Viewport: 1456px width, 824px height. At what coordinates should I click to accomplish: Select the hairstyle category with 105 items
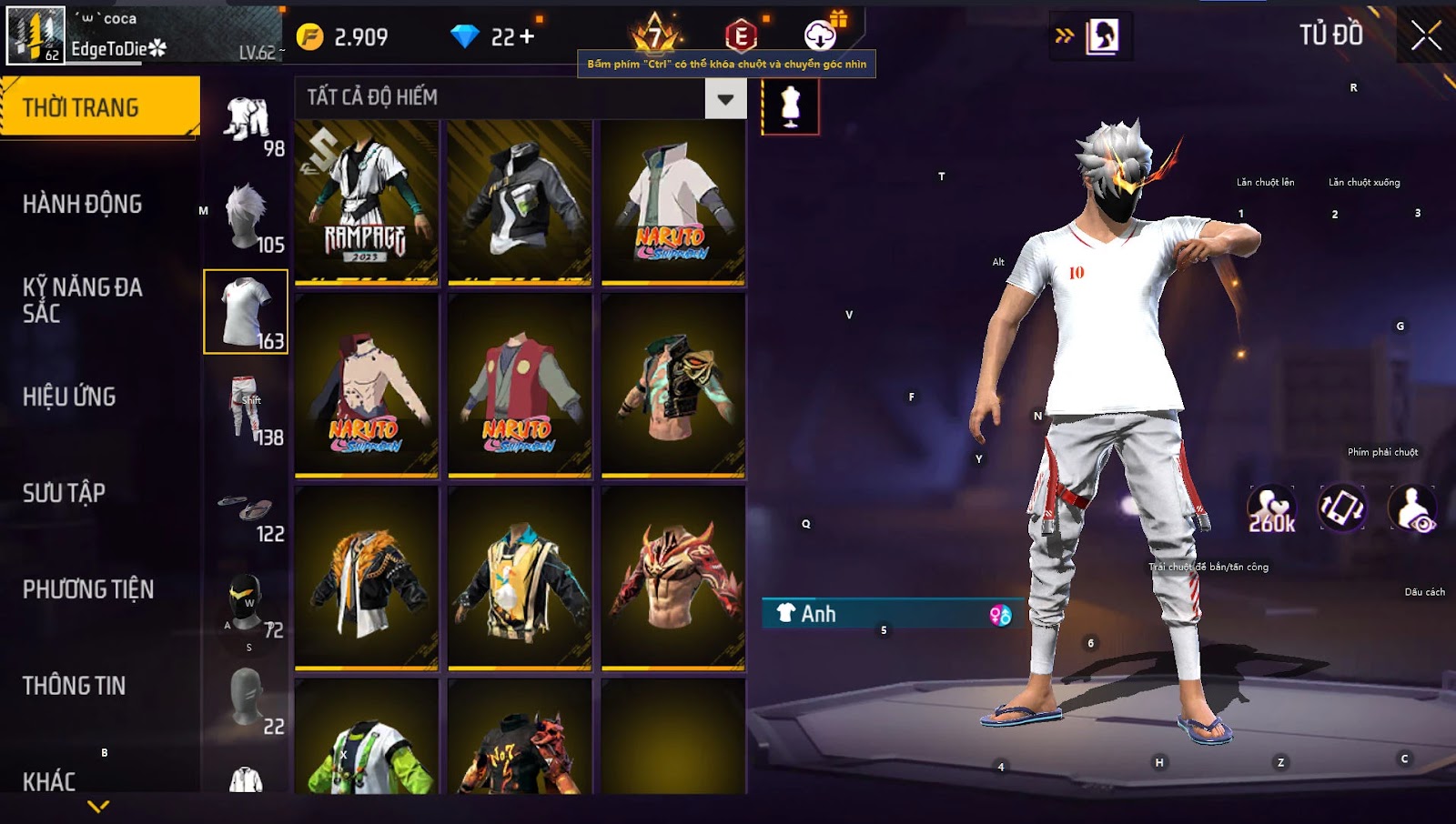pyautogui.click(x=247, y=216)
